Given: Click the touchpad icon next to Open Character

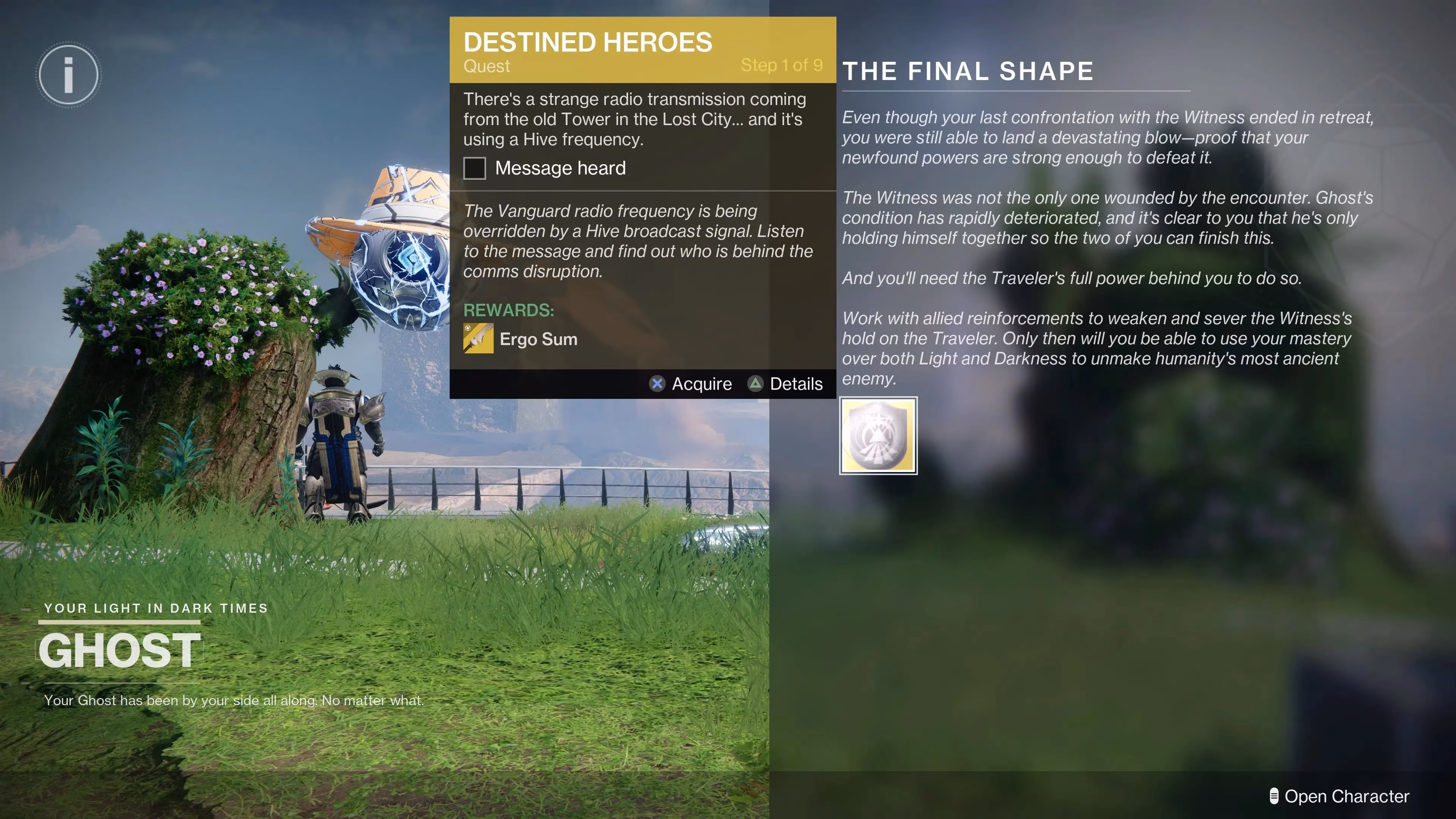Looking at the screenshot, I should click(1274, 796).
